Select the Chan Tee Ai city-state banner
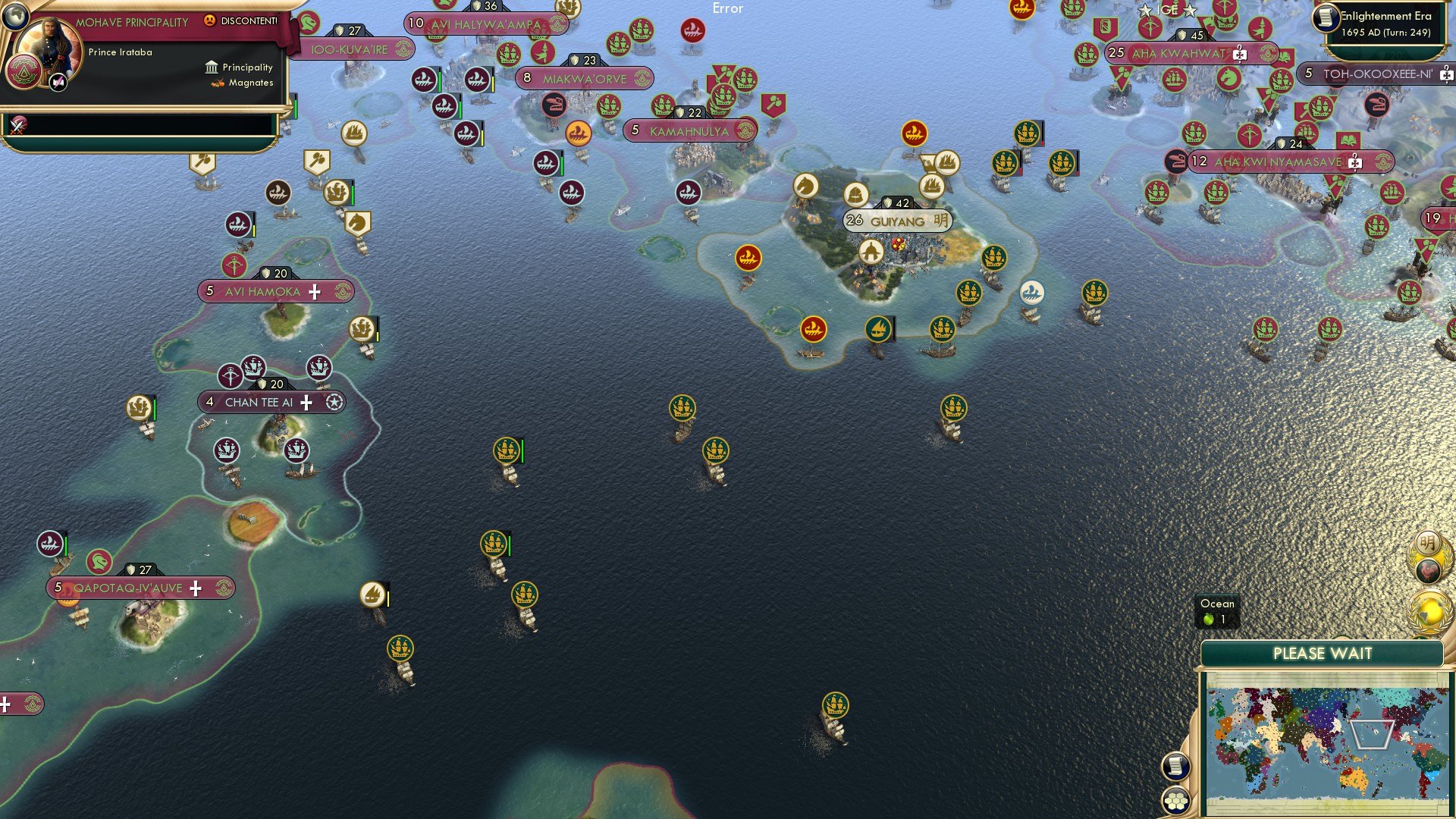 (x=259, y=403)
